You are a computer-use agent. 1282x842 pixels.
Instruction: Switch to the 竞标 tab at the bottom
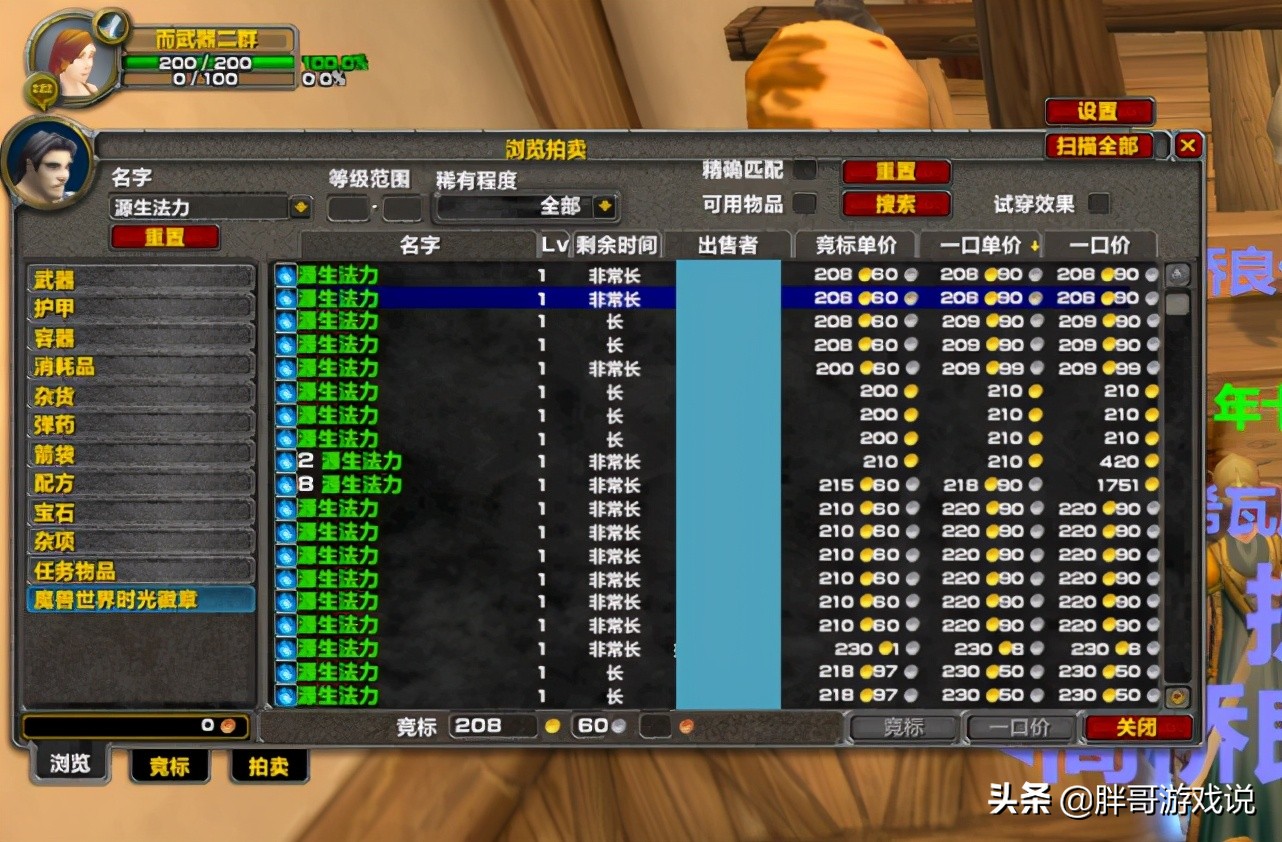(x=169, y=766)
